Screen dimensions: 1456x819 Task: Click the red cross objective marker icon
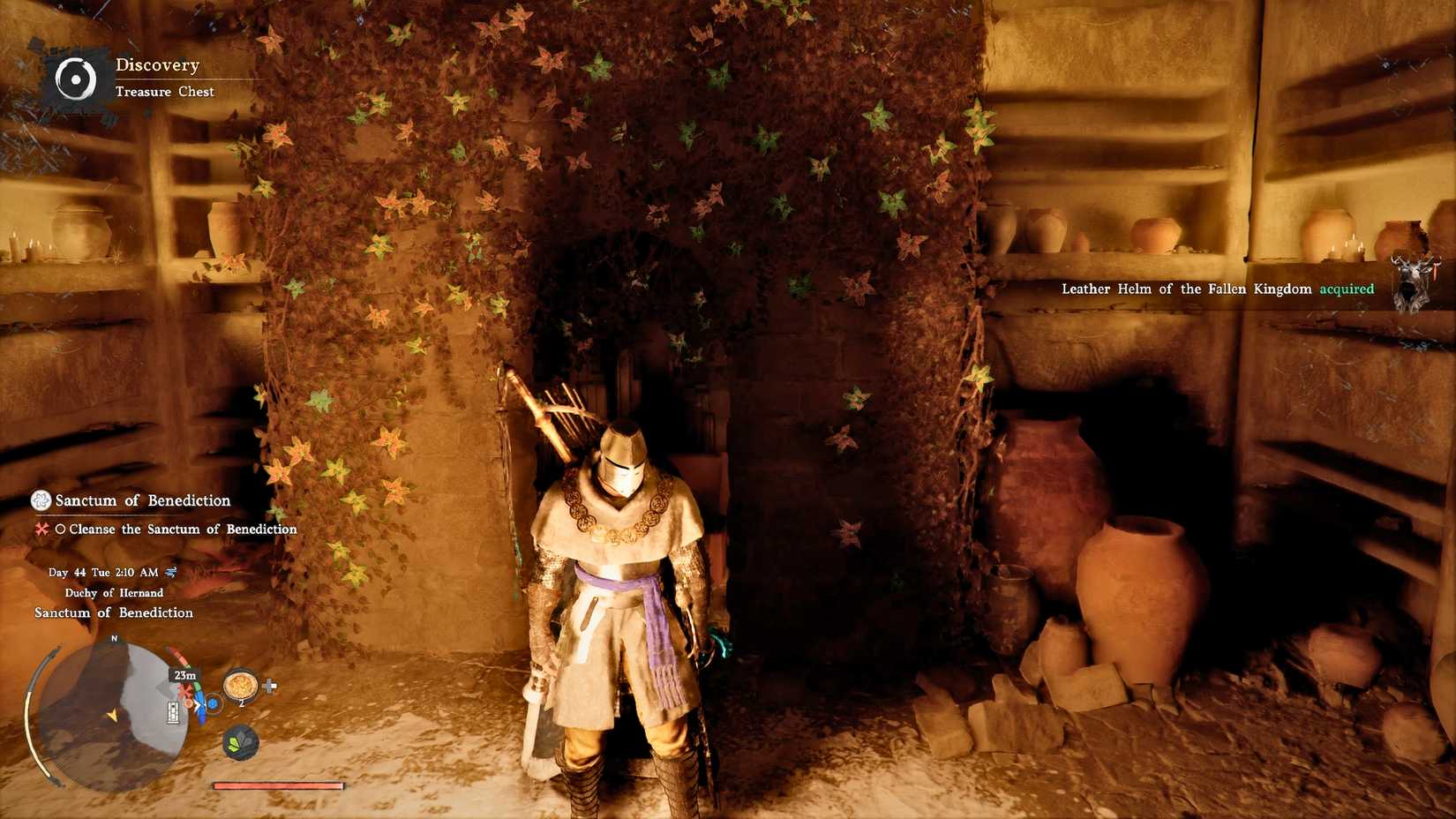point(41,530)
